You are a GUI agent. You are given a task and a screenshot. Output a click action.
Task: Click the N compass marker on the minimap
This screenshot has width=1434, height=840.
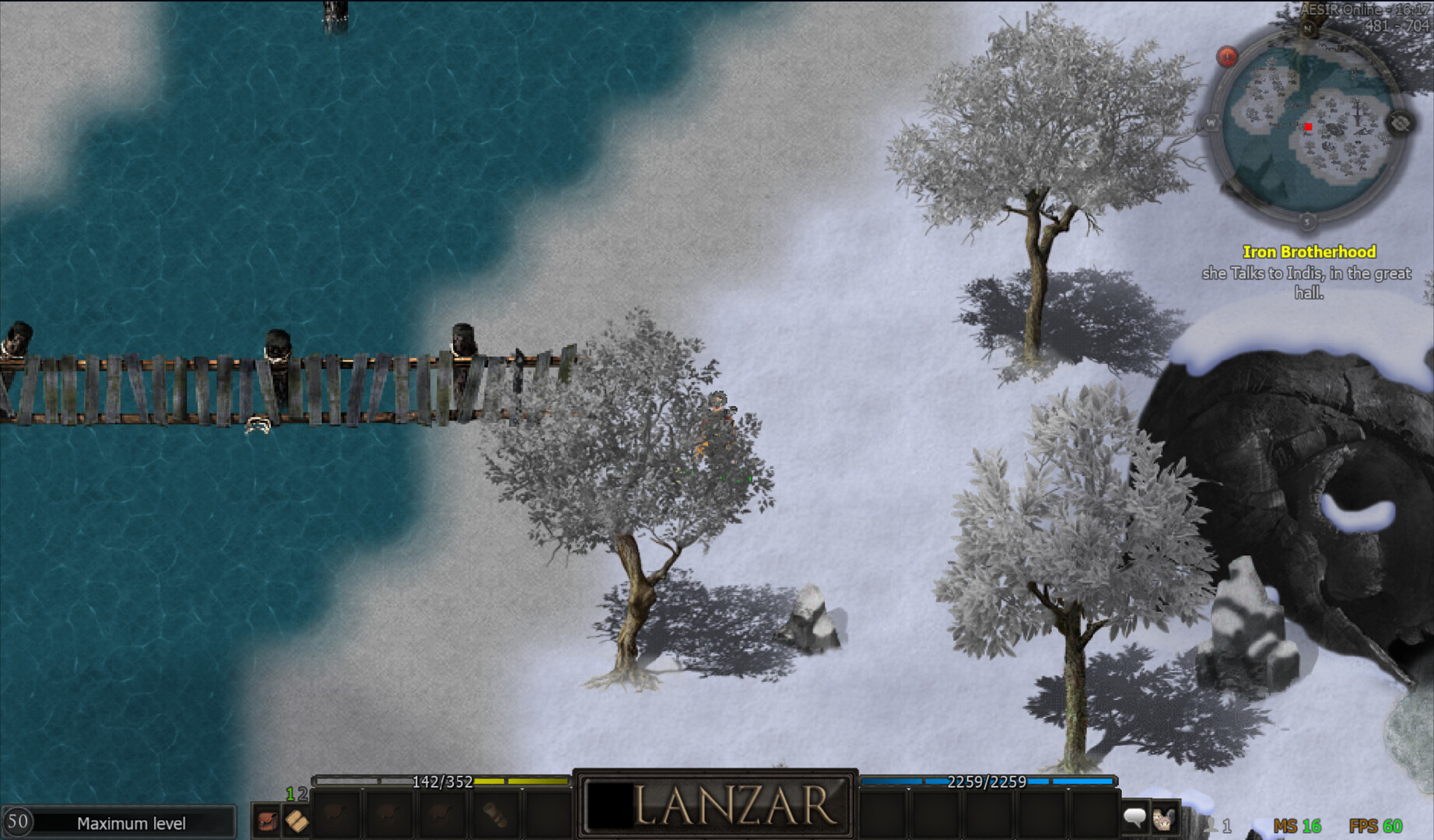click(x=1308, y=28)
